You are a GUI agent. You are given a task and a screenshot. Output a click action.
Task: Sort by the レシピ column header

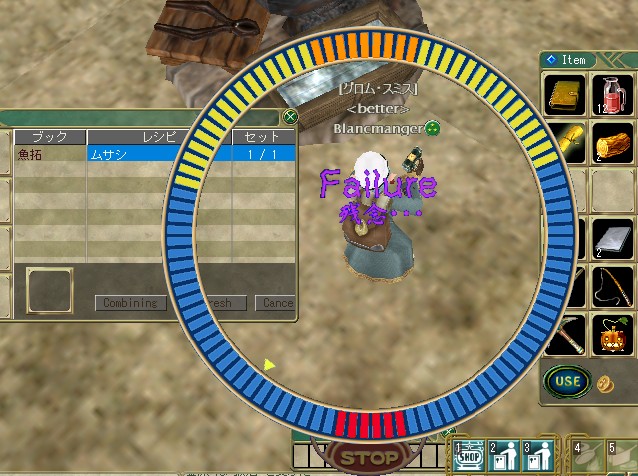tap(158, 136)
